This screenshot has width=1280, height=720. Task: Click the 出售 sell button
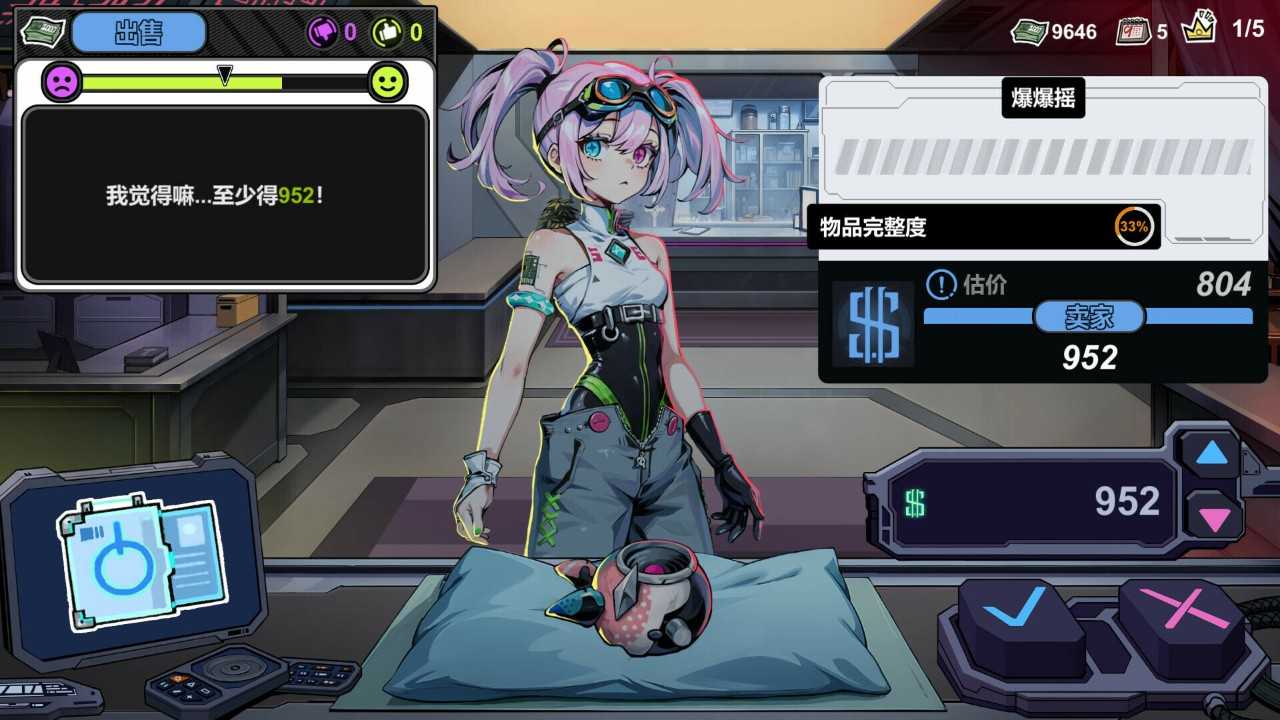coord(139,32)
